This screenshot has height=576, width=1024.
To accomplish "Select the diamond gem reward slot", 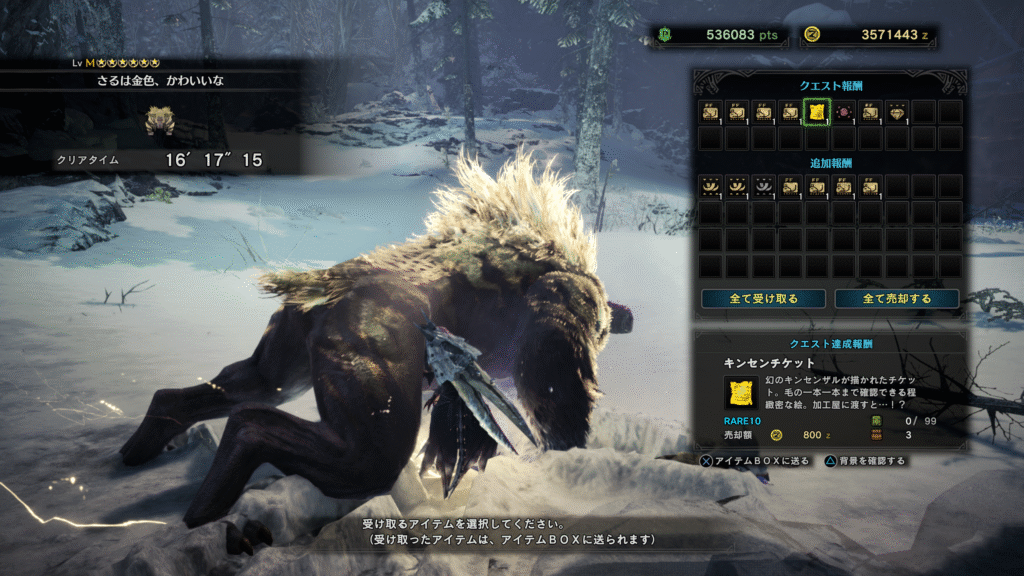I will point(897,112).
